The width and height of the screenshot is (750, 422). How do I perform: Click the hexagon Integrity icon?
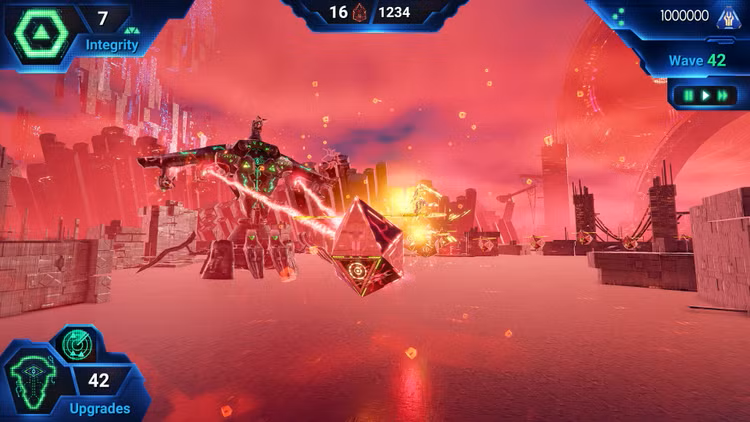coord(41,31)
